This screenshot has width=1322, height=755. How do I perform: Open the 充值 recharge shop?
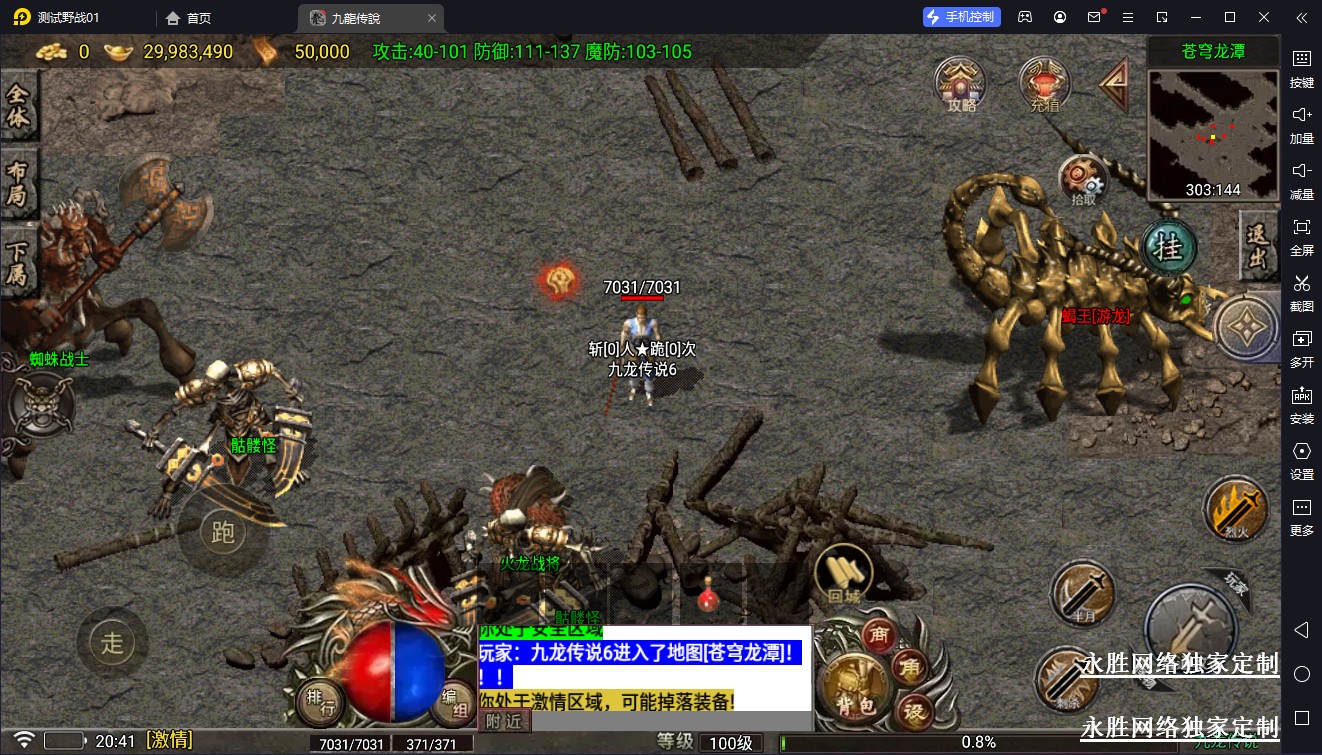1044,84
